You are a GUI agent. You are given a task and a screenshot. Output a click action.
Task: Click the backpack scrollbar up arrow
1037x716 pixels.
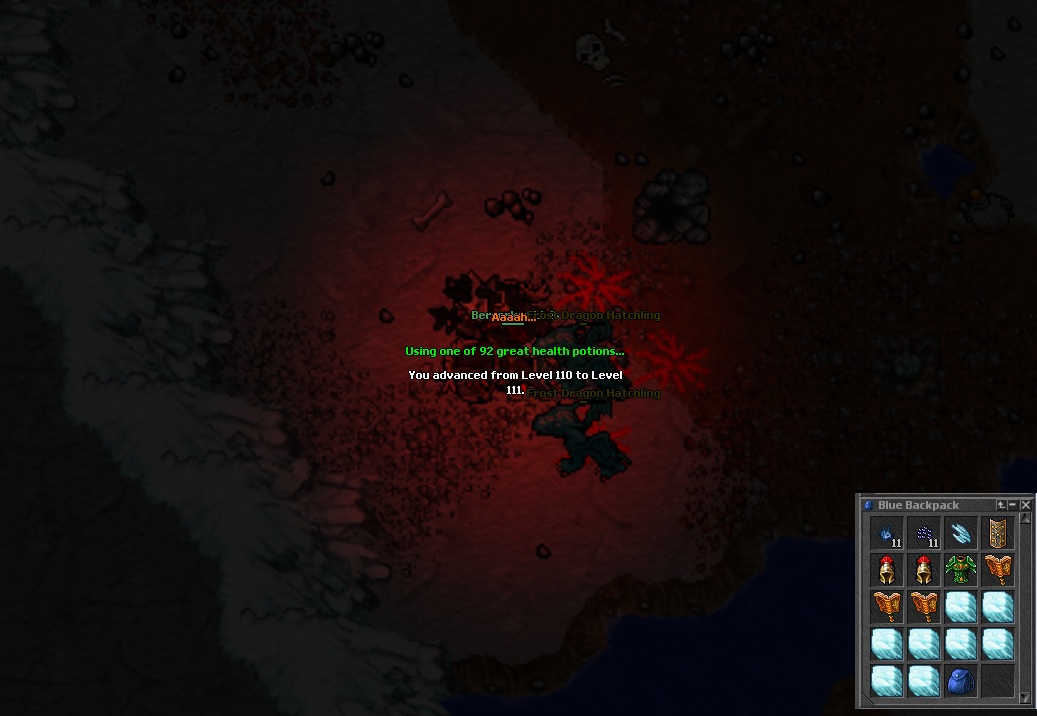pos(1025,520)
